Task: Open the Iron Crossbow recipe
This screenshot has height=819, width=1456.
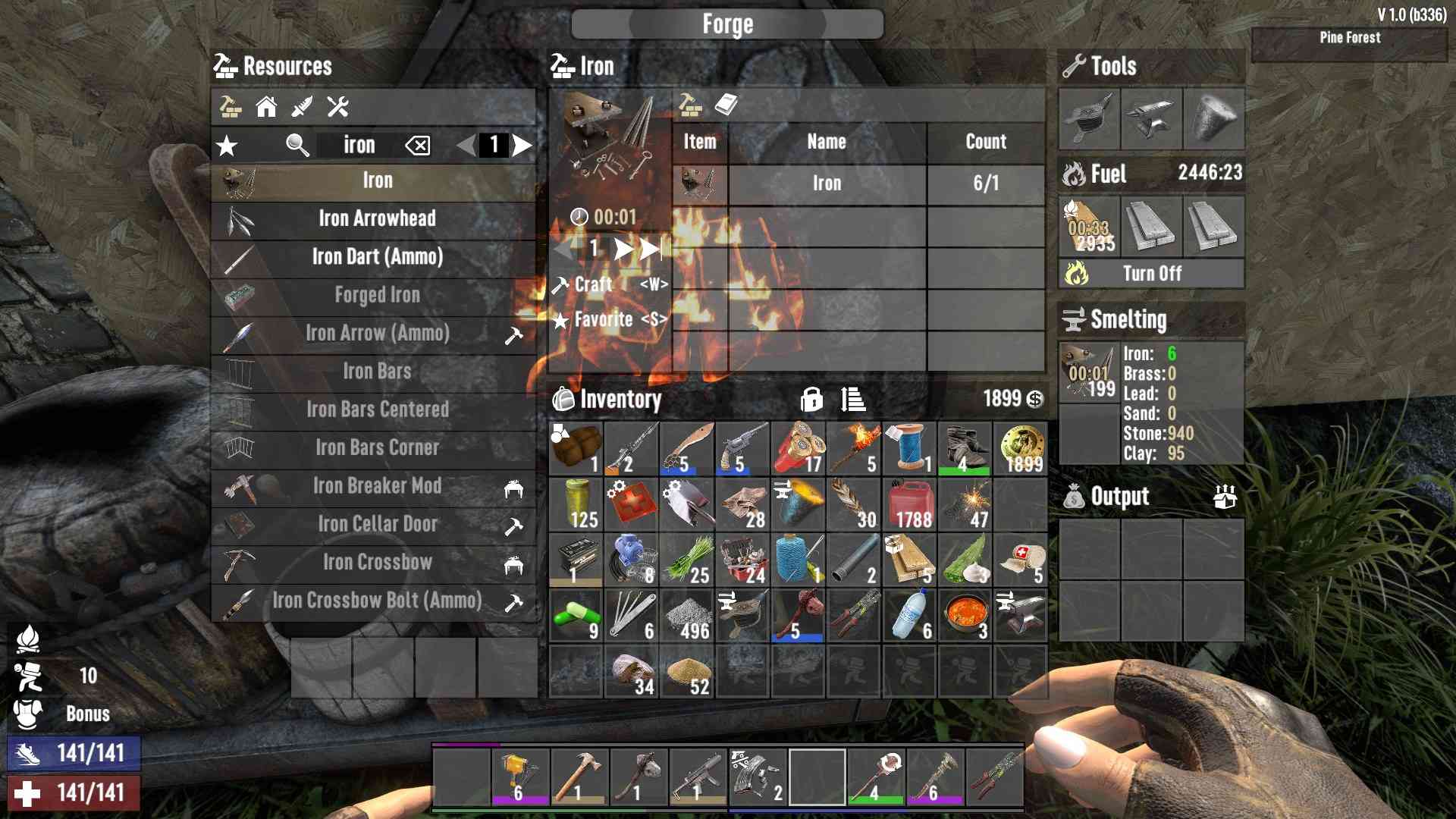Action: (377, 563)
